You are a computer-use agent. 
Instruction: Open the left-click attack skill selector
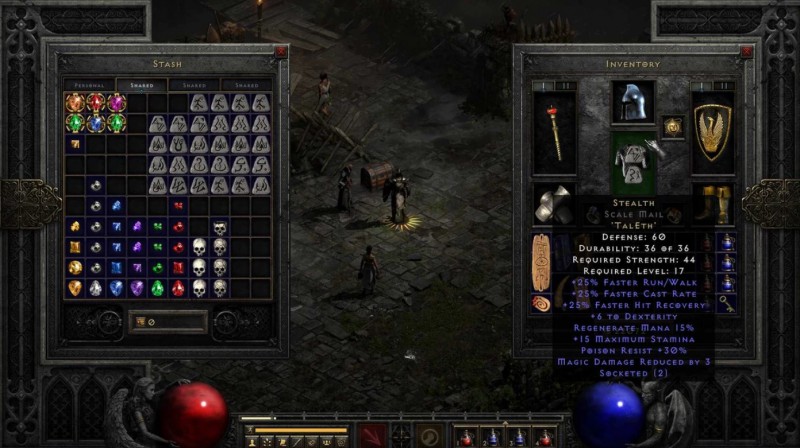click(x=374, y=436)
